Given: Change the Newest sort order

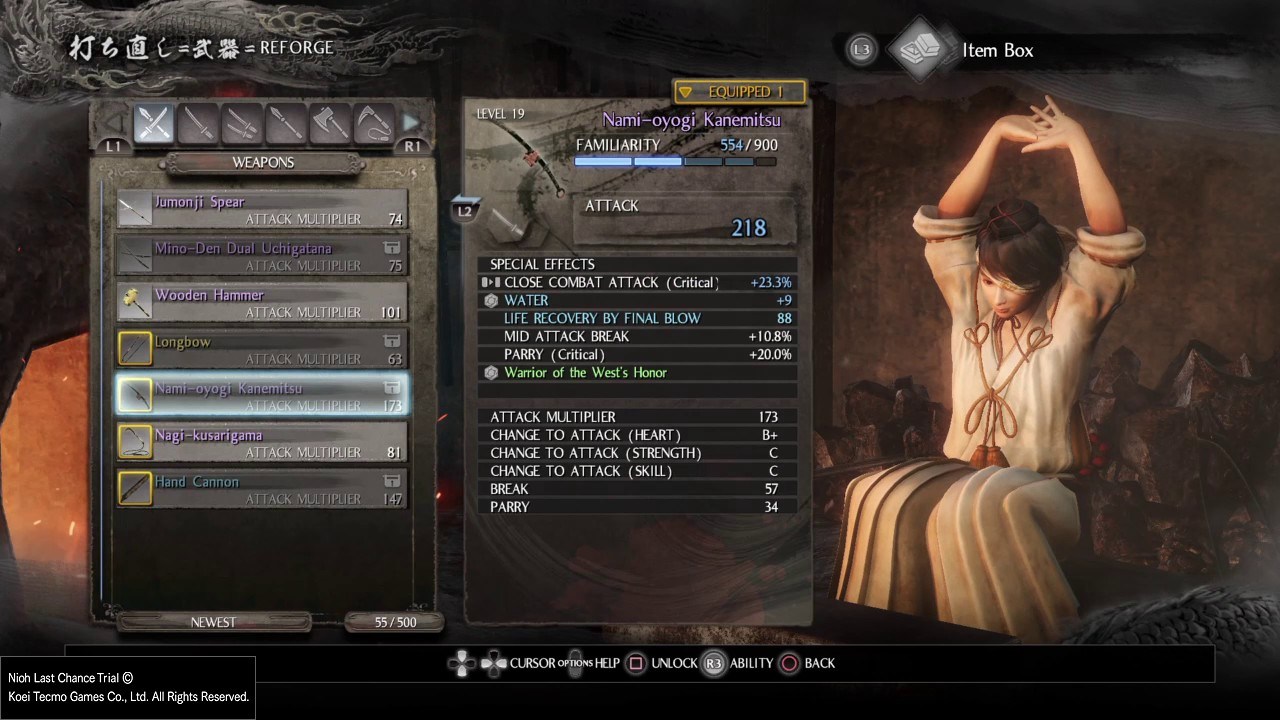Looking at the screenshot, I should 213,622.
